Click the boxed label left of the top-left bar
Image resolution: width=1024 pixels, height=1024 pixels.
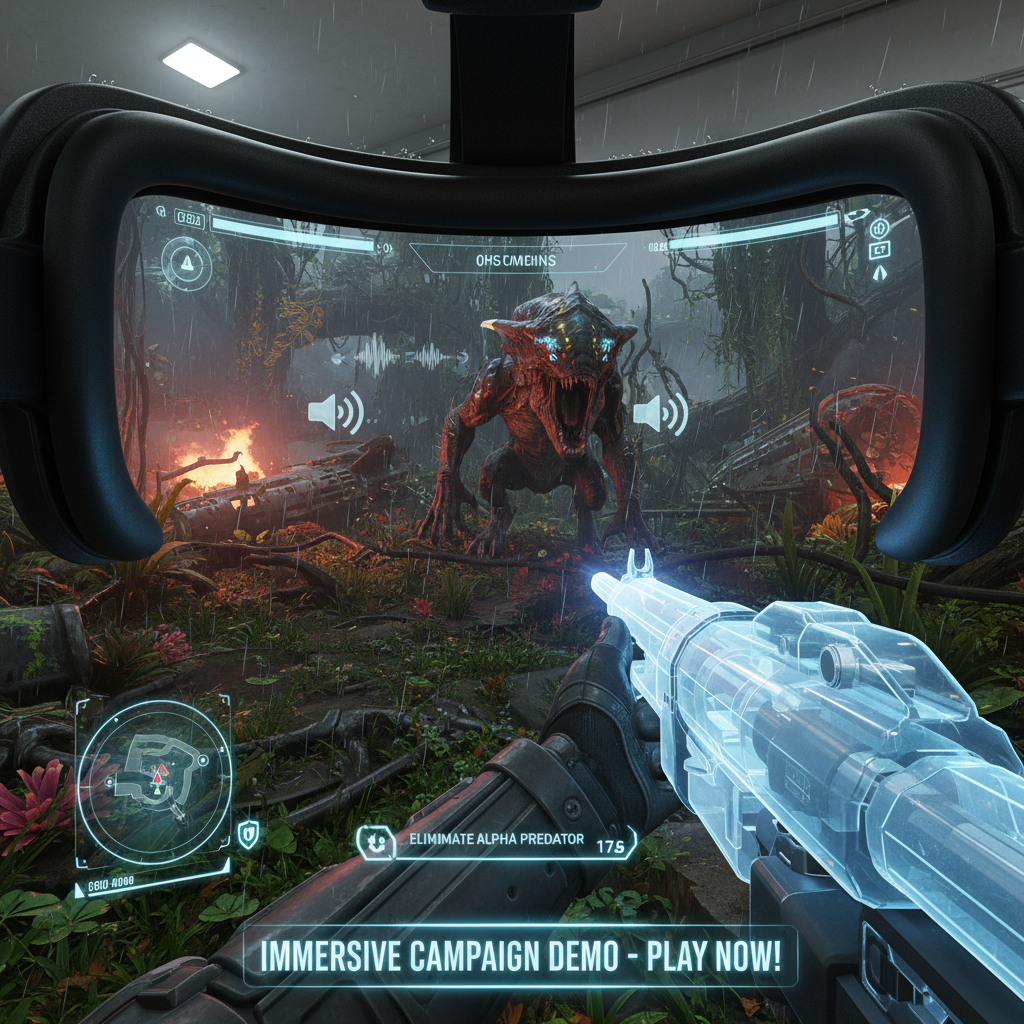[x=188, y=221]
